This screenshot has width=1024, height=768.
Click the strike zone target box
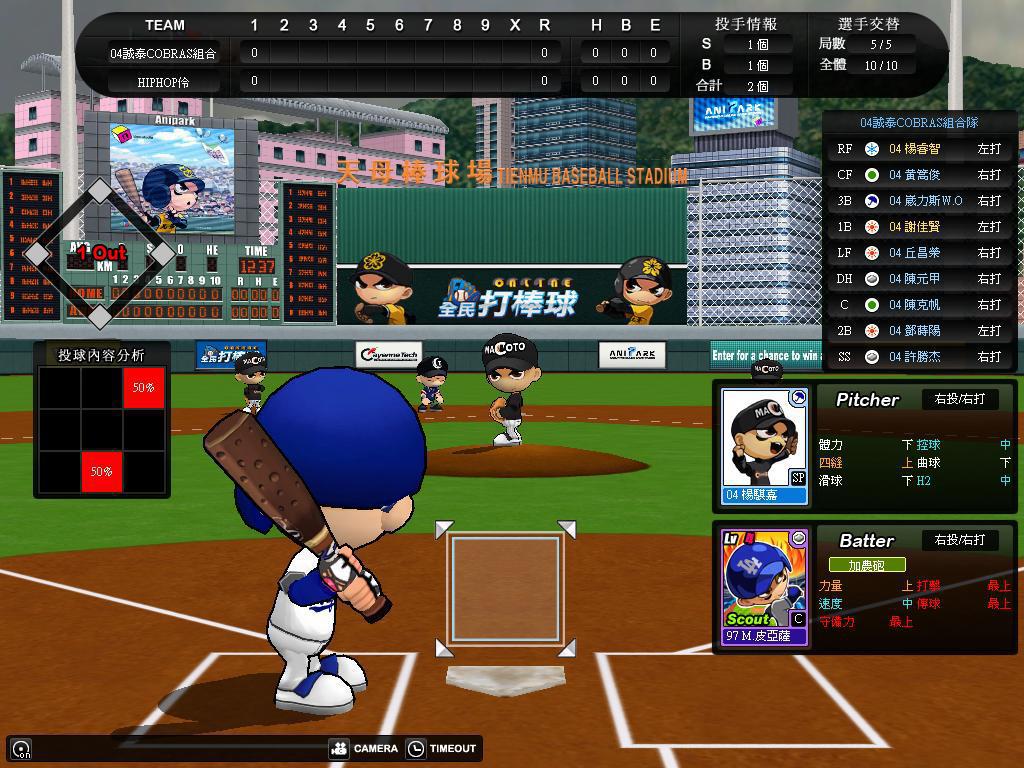(x=505, y=588)
